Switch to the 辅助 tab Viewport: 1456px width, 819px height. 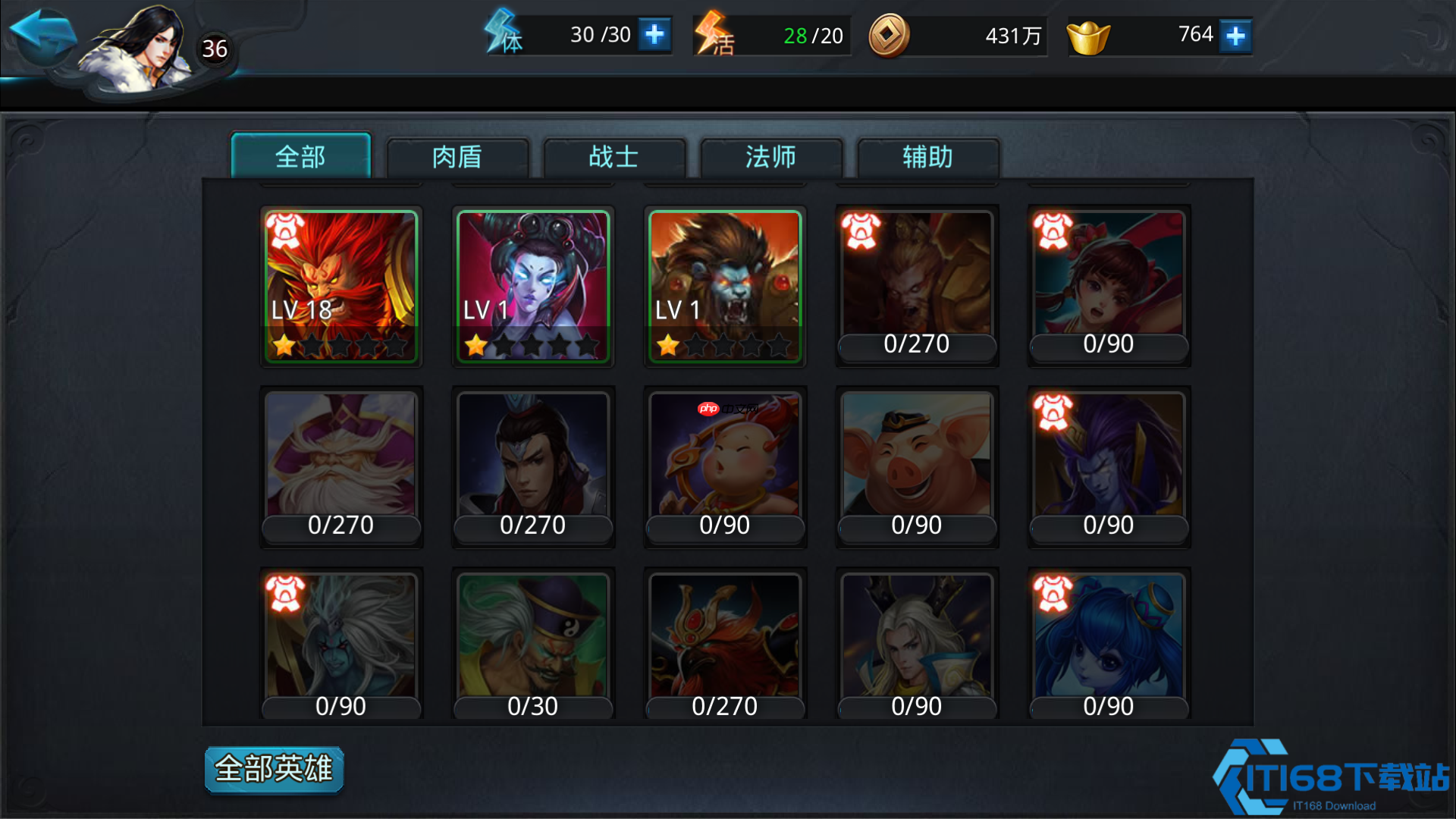(927, 157)
